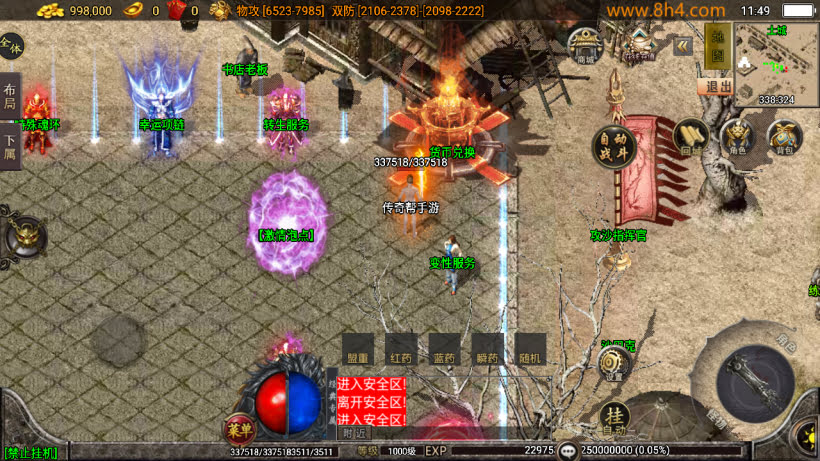The height and width of the screenshot is (461, 820).
Task: Switch to the 布局 tab
Action: (x=10, y=97)
